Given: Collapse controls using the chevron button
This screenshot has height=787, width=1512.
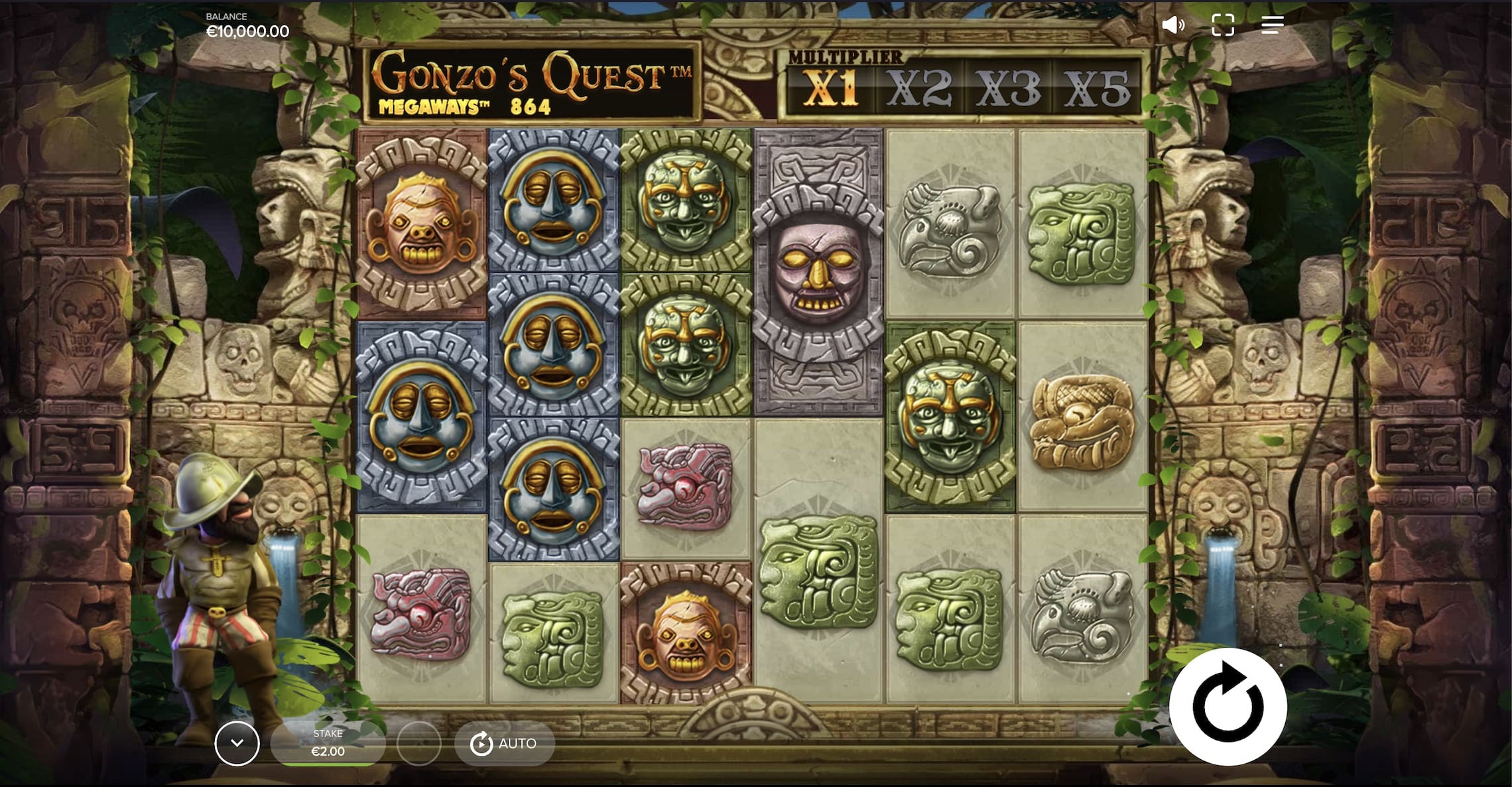Looking at the screenshot, I should click(237, 743).
